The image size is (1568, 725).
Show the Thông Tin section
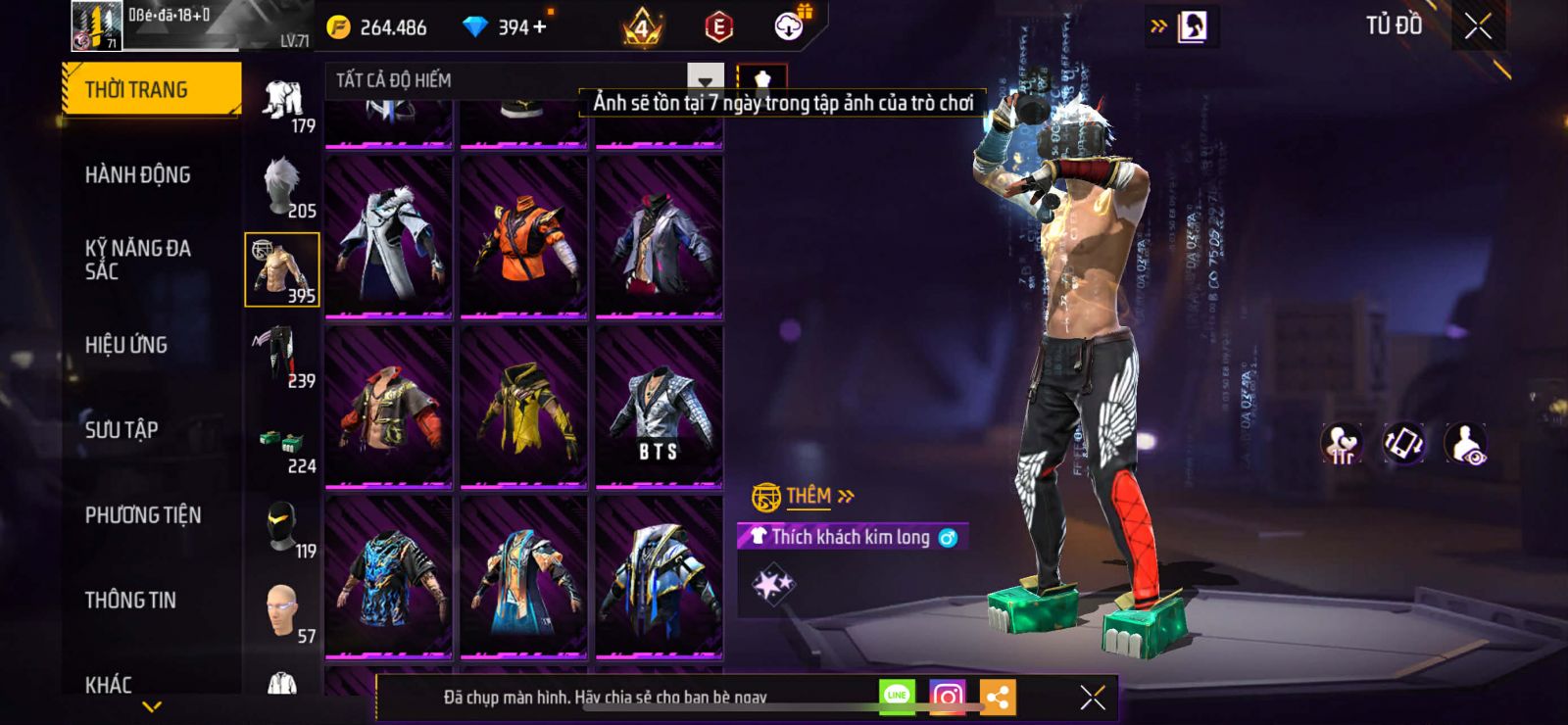pos(130,601)
